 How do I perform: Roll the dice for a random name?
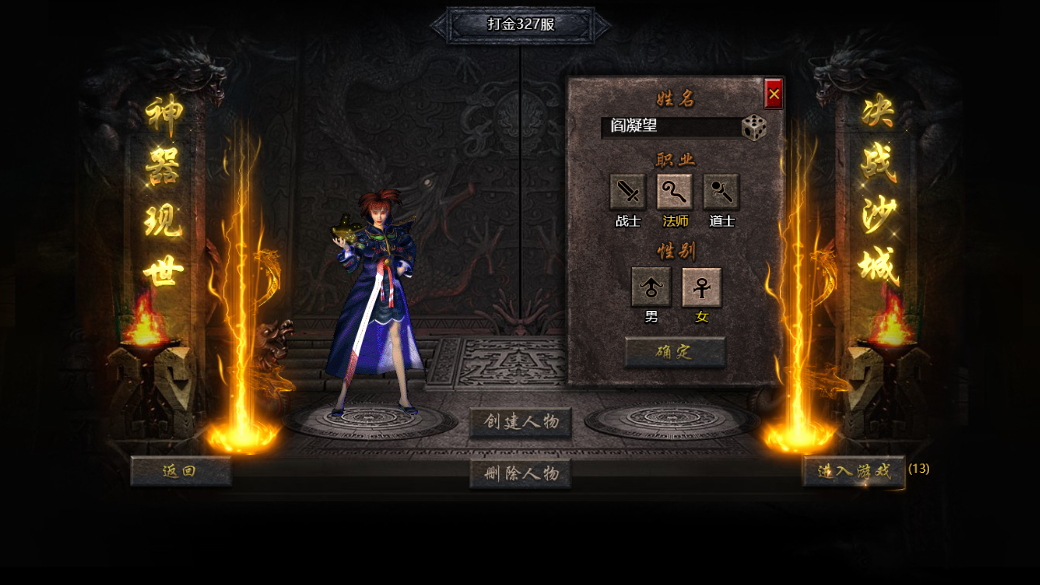coord(754,127)
